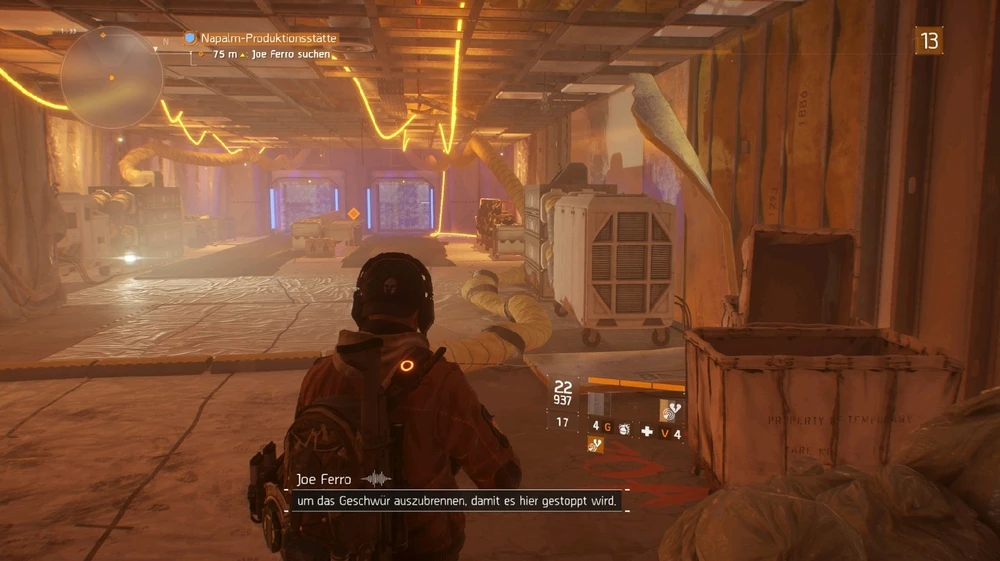
Task: Click the level 13 badge
Action: pyautogui.click(x=929, y=40)
